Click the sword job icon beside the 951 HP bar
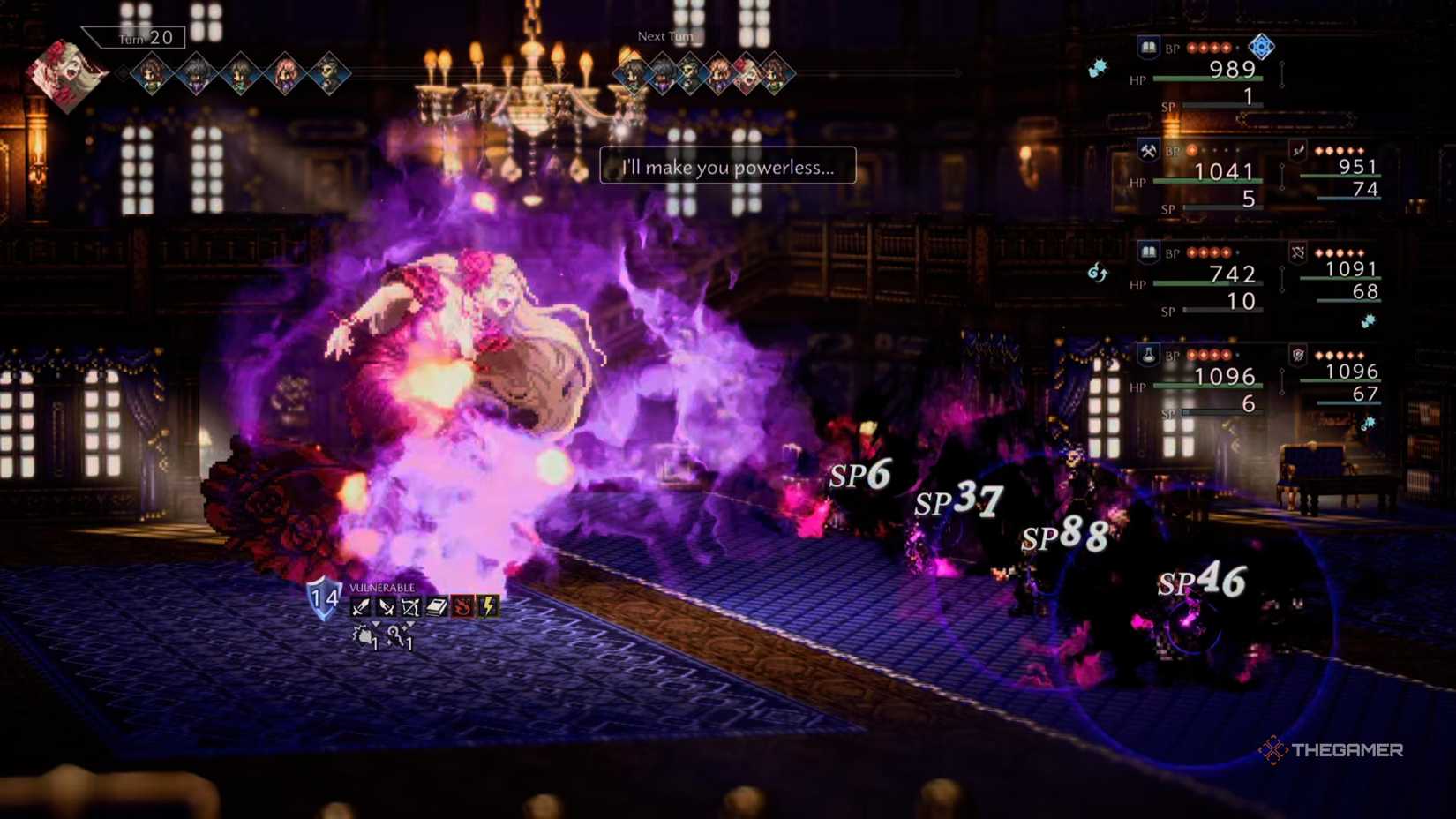The height and width of the screenshot is (819, 1456). 1298,151
